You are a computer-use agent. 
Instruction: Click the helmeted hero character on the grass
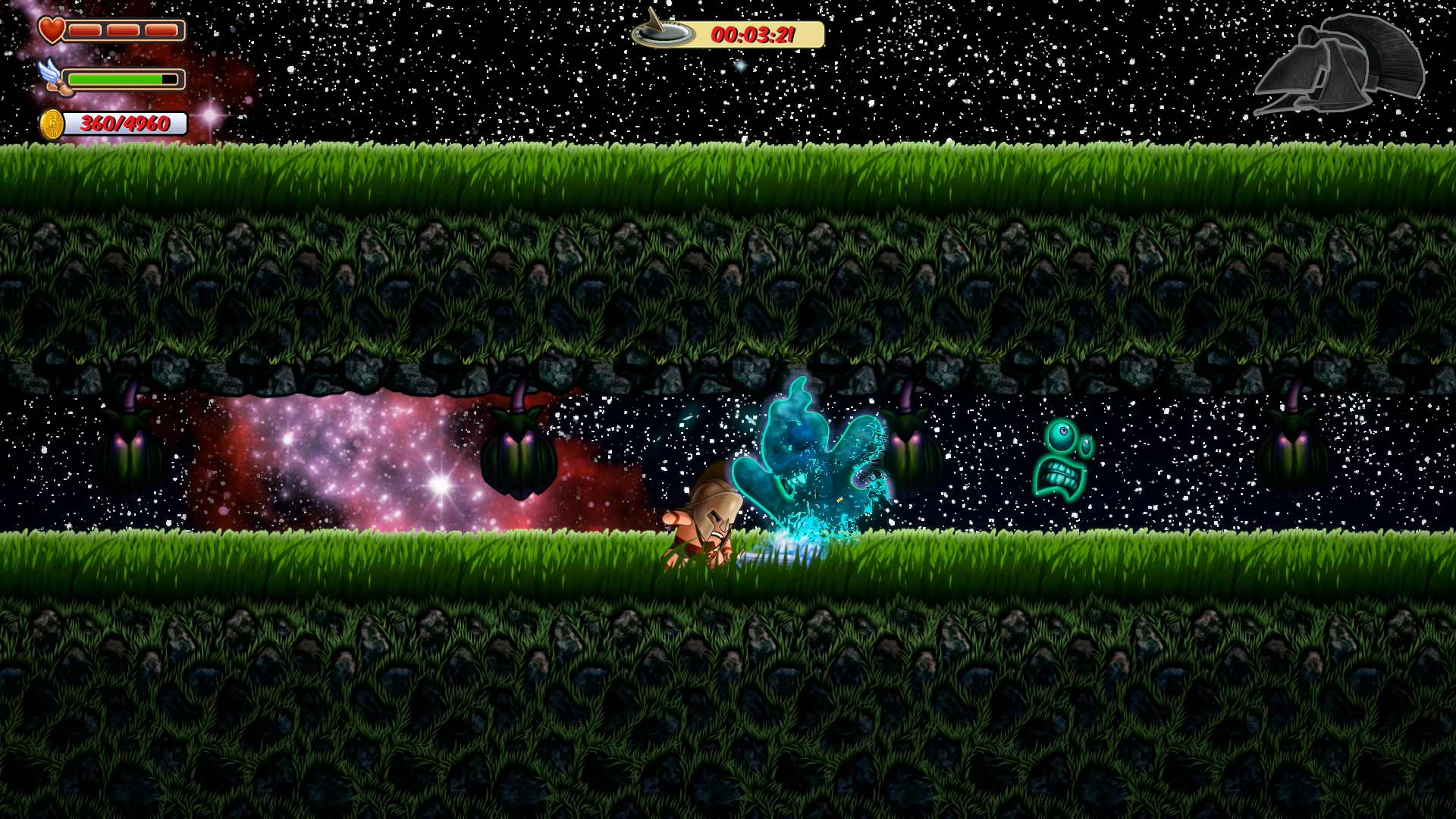[705, 523]
